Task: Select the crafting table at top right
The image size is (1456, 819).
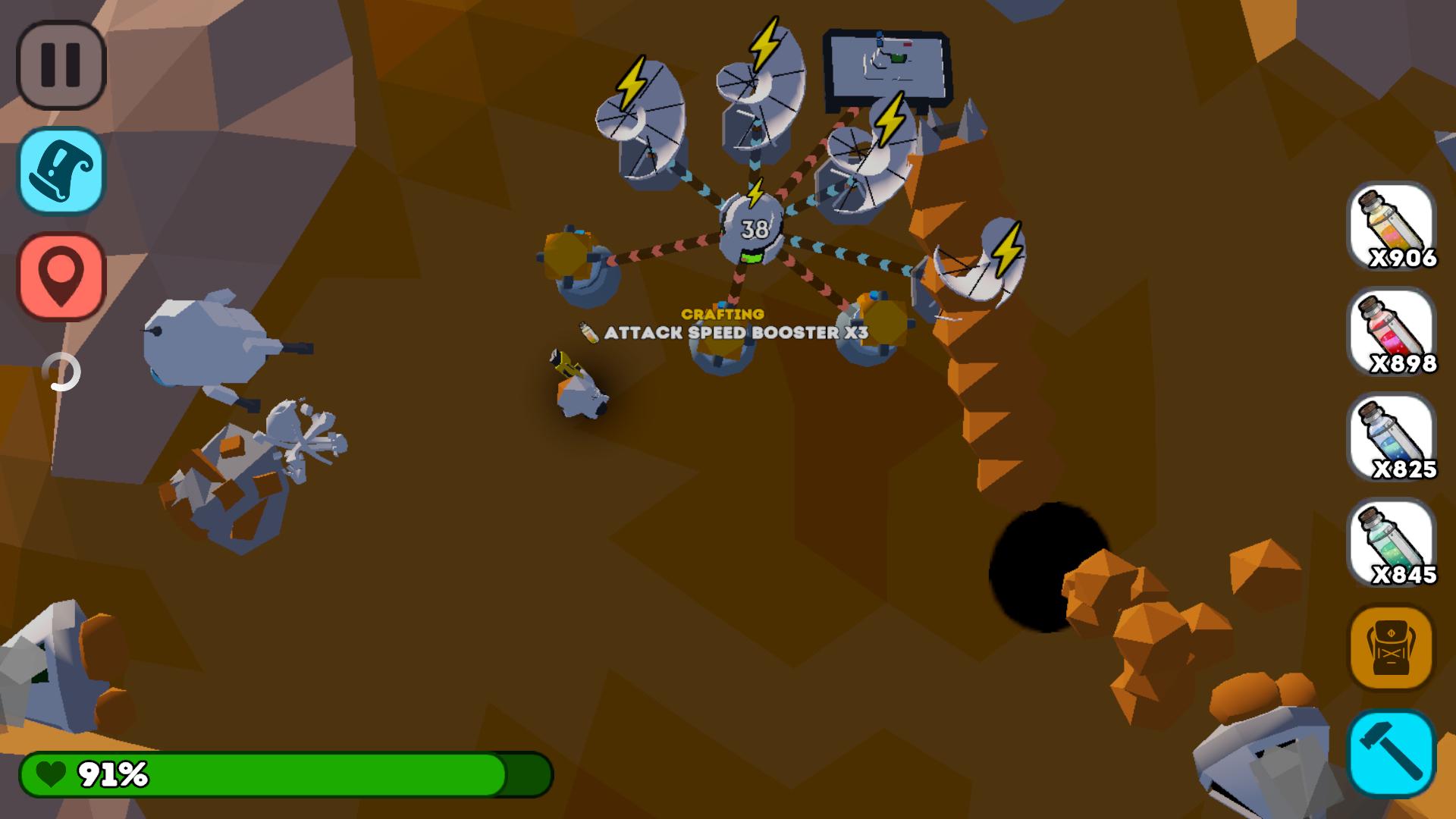Action: [887, 64]
